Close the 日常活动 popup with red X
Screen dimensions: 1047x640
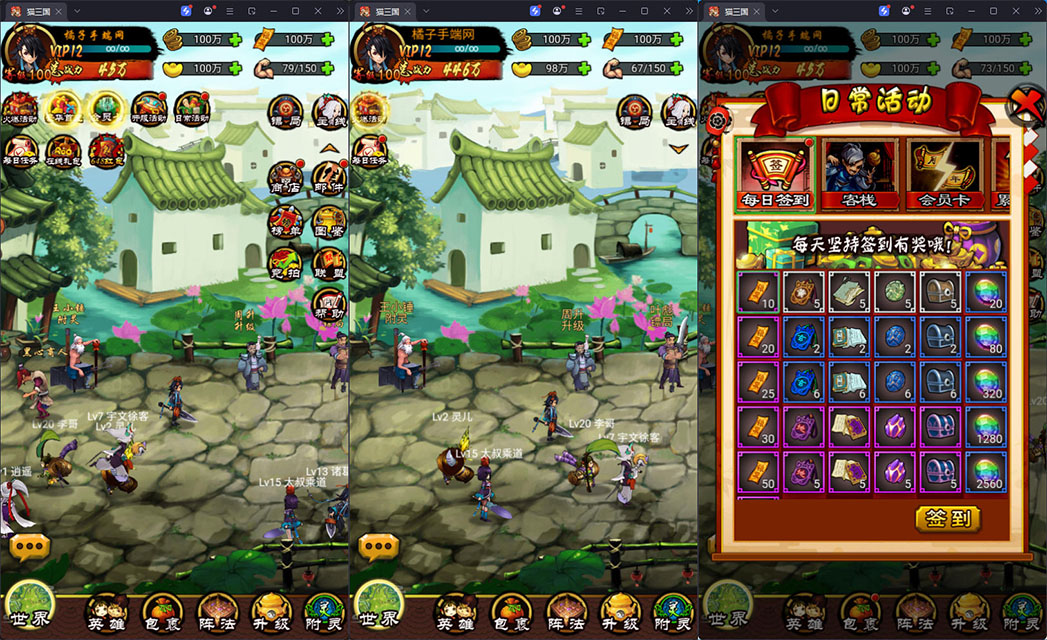[1027, 103]
